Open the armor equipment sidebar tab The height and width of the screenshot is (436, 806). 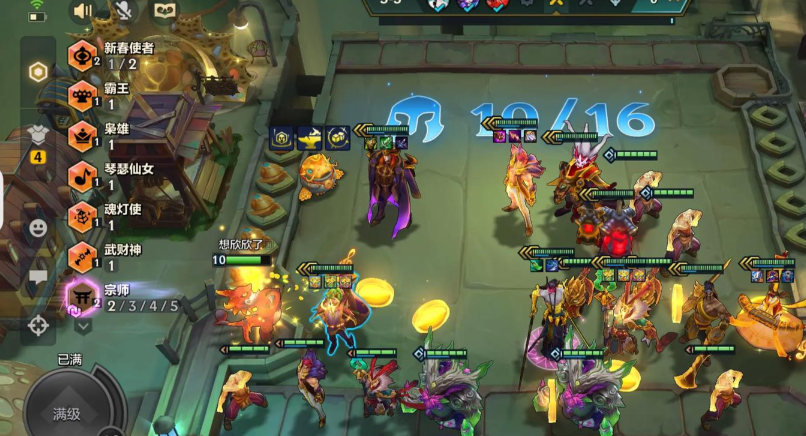(x=38, y=135)
